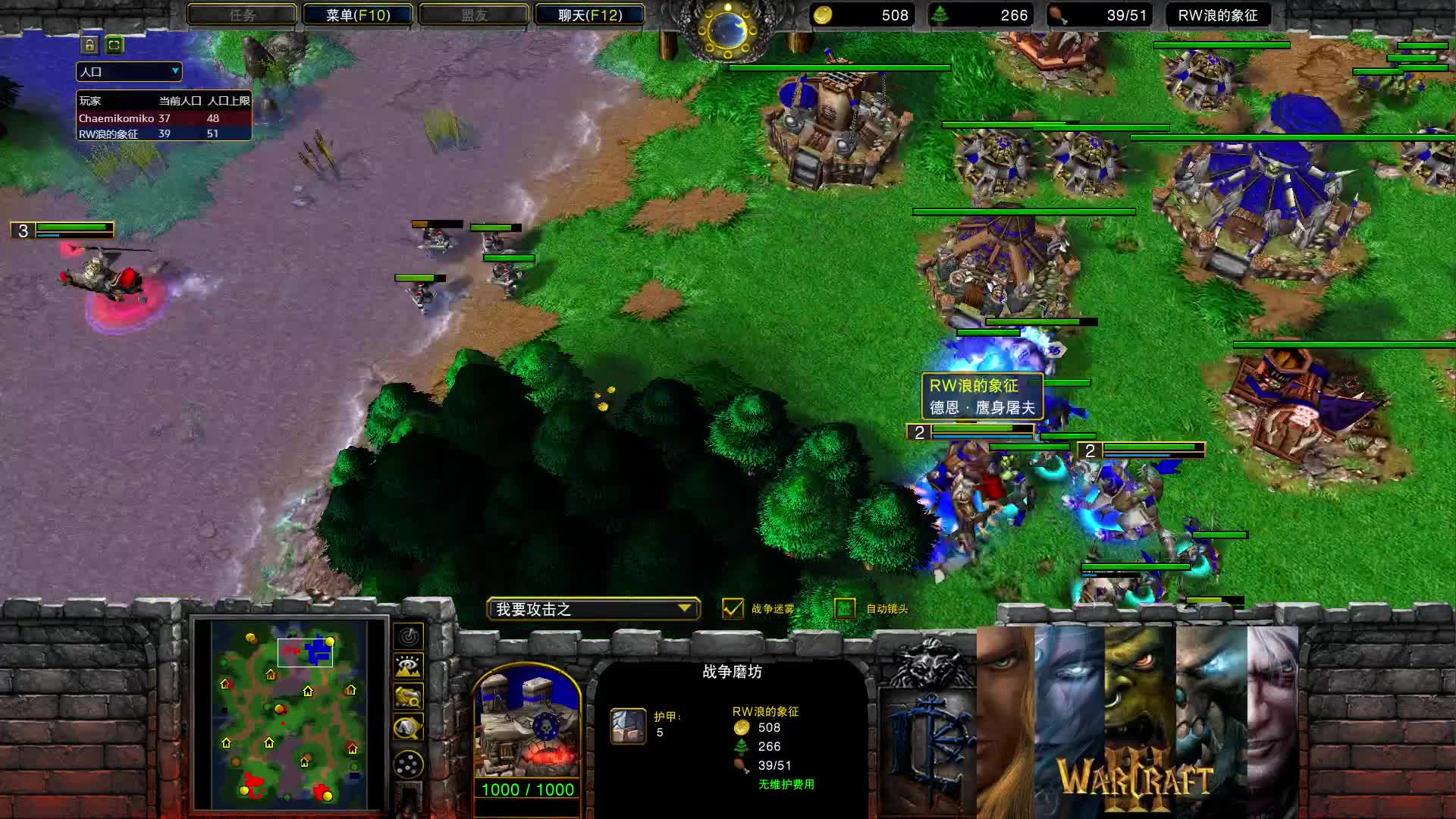Click the tent magnifier observer icon beside minimap

407,725
